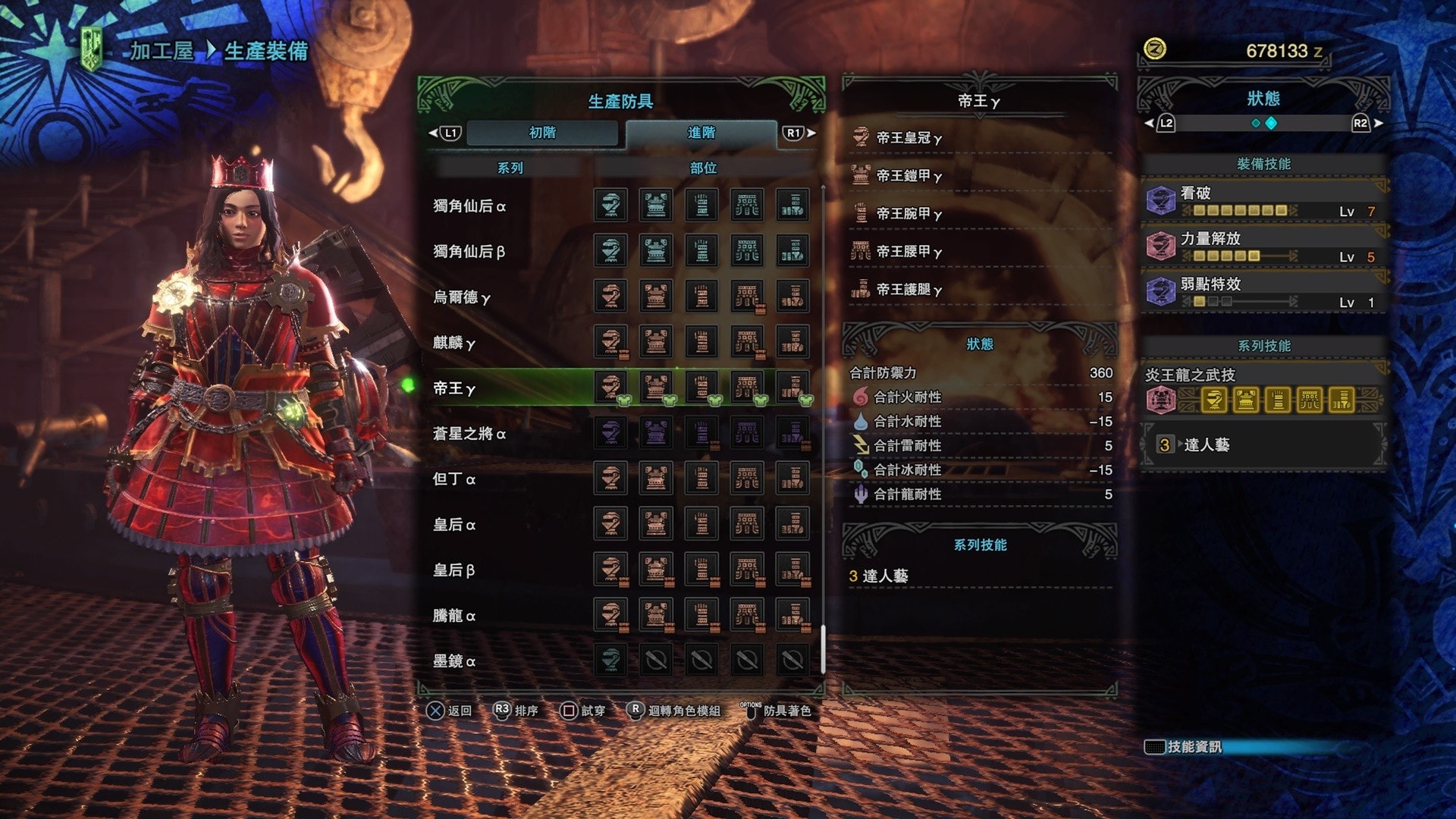
Task: Choose the 皇后β armor series row
Action: (453, 570)
